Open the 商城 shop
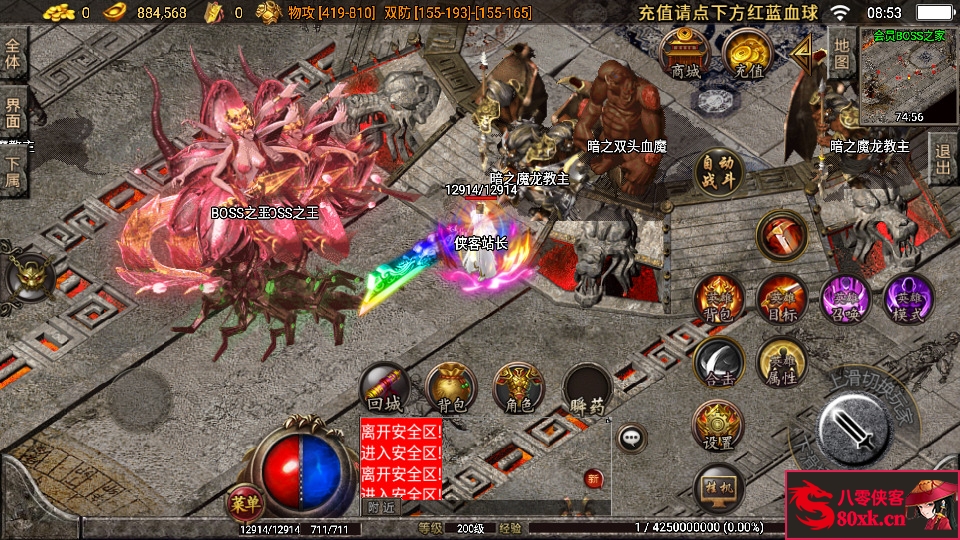 click(x=686, y=54)
